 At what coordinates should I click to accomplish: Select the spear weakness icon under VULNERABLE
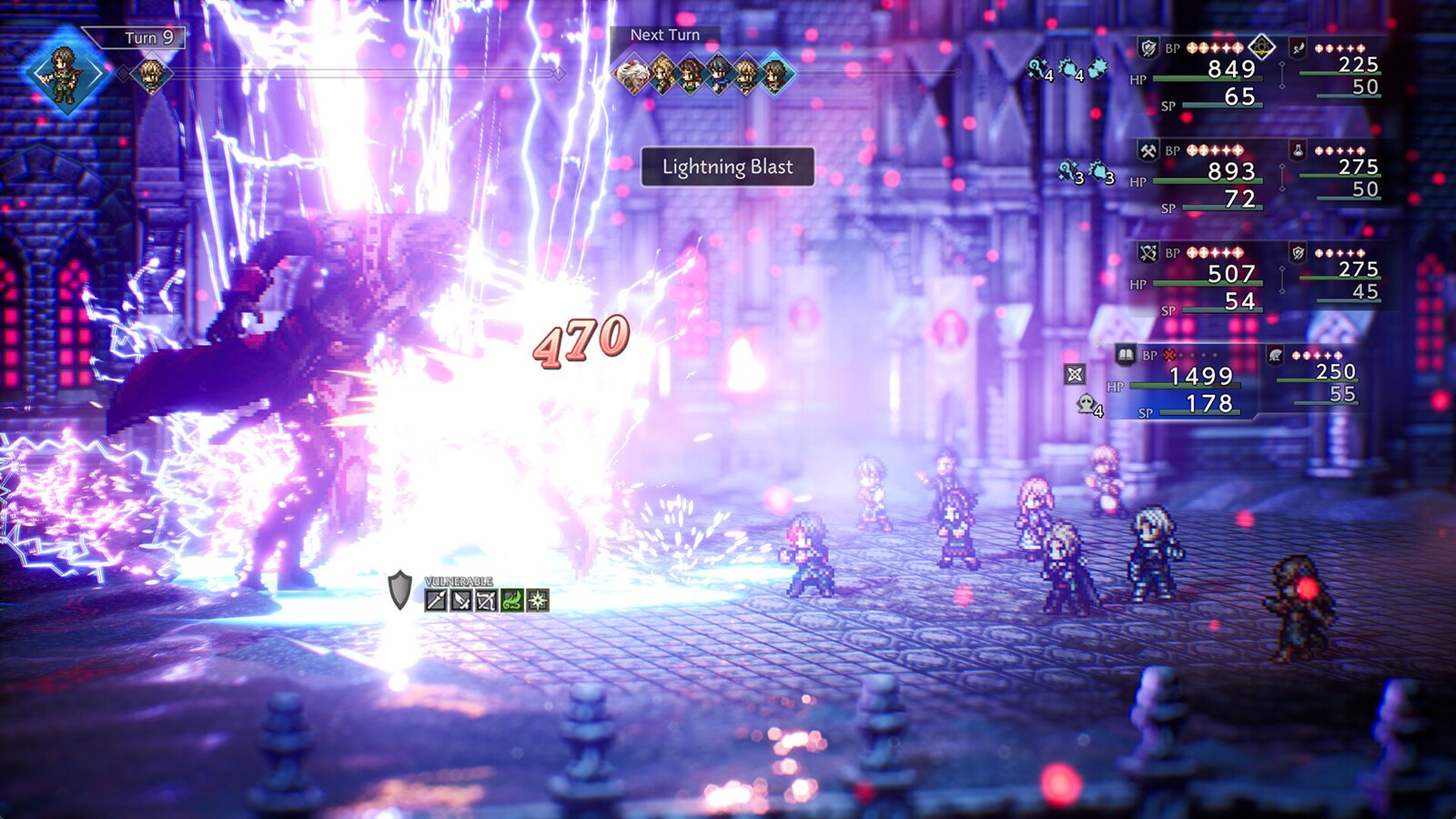(435, 601)
